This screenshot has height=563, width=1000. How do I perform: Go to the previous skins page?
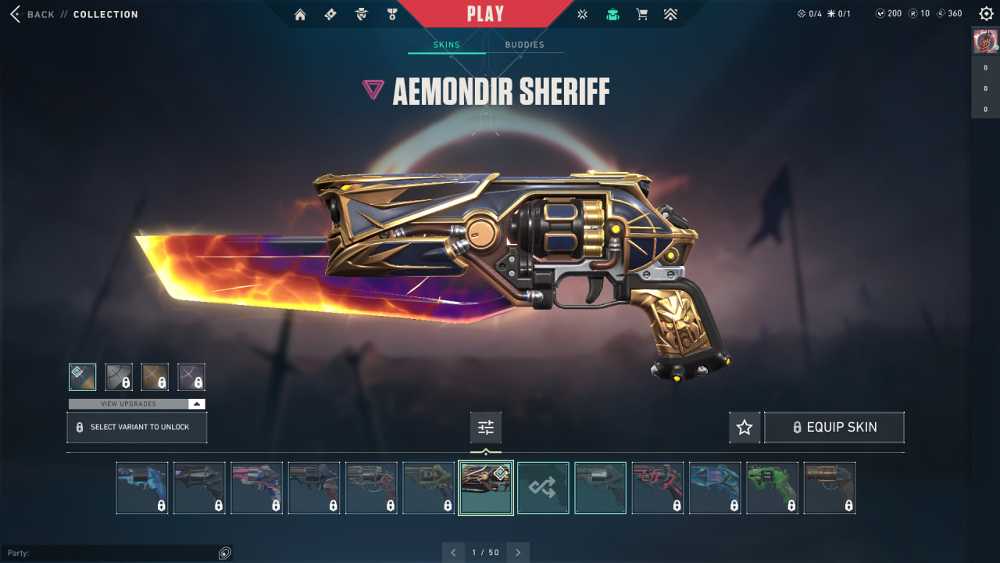(454, 552)
